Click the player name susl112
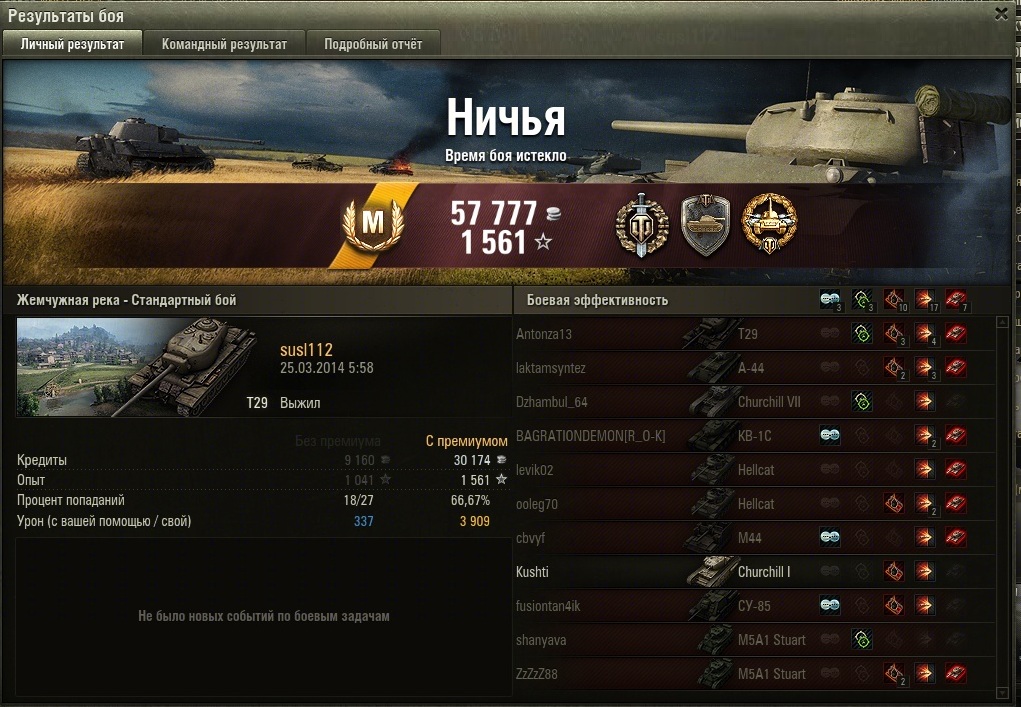The width and height of the screenshot is (1021, 707). click(307, 350)
